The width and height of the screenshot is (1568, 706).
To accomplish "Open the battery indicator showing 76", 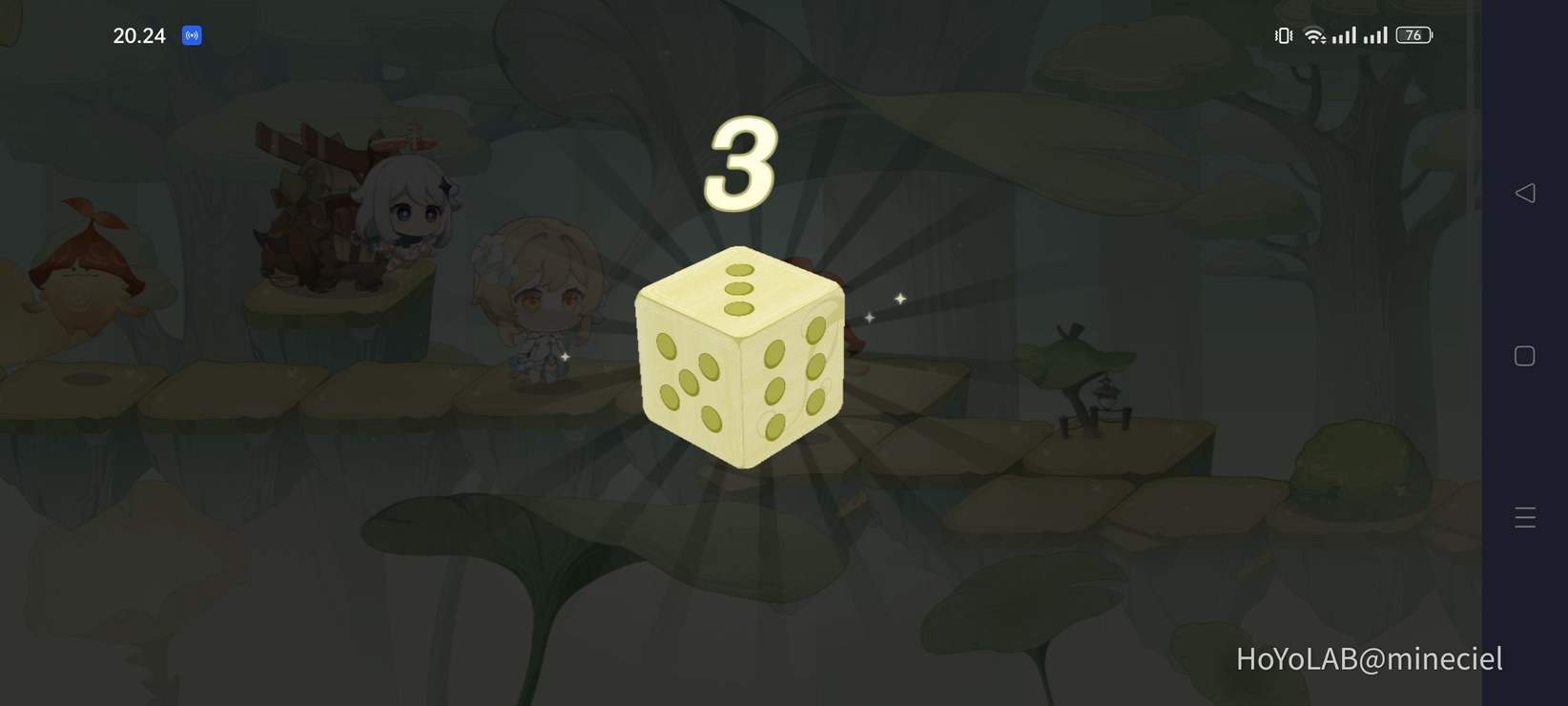I will [1413, 34].
